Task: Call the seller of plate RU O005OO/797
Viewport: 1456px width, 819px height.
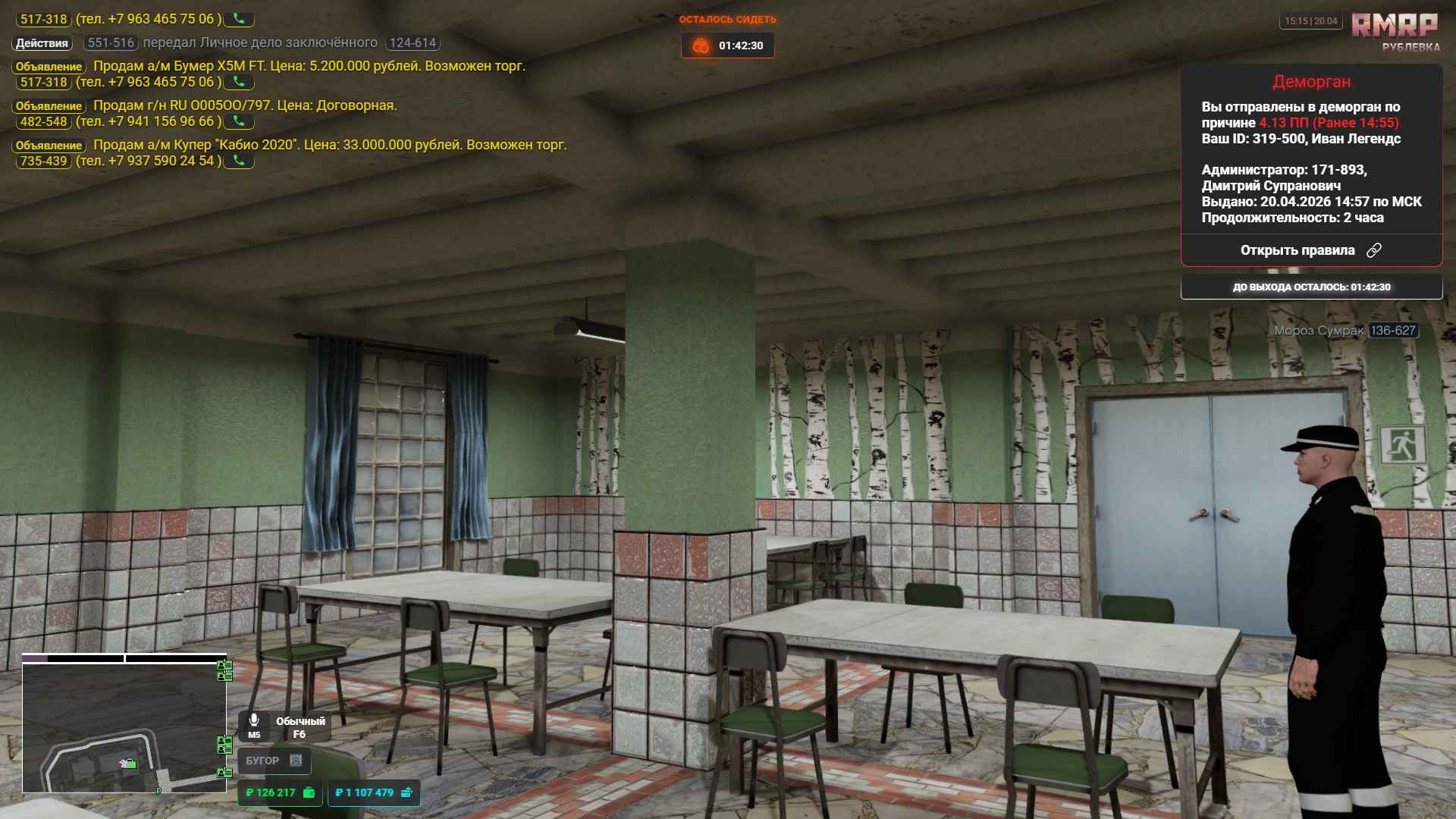Action: pyautogui.click(x=239, y=121)
